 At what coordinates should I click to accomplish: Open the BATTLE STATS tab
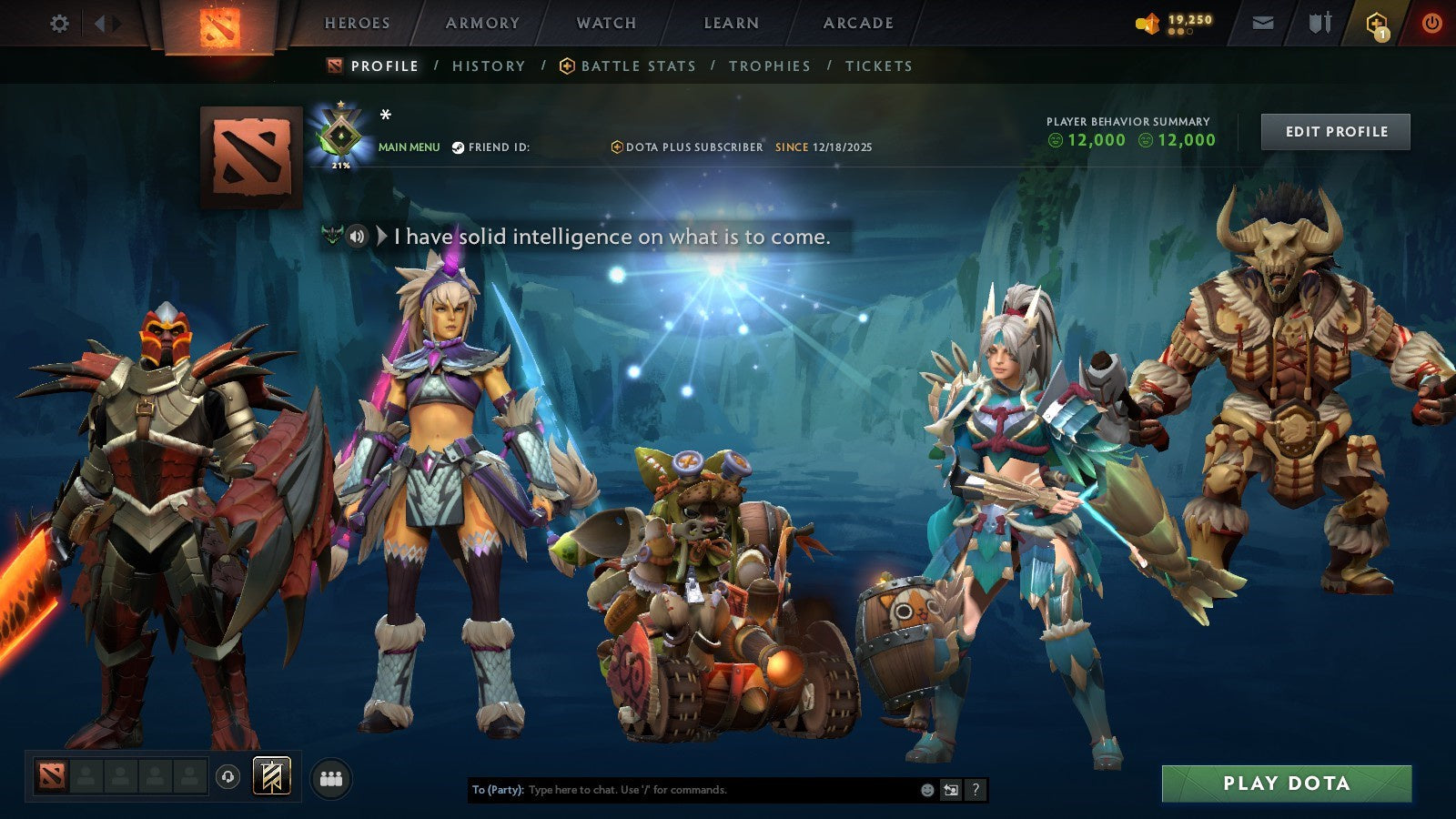pos(638,66)
